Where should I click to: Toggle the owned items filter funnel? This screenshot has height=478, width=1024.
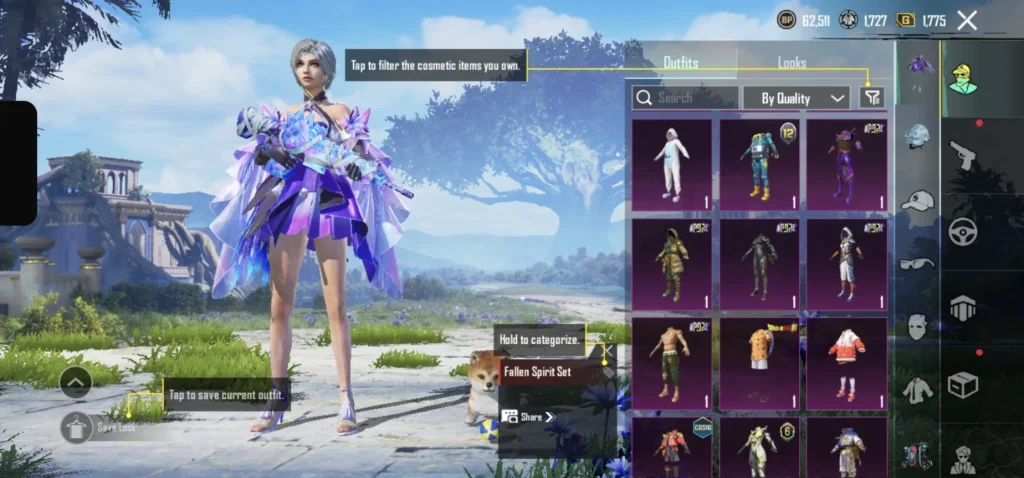point(872,97)
